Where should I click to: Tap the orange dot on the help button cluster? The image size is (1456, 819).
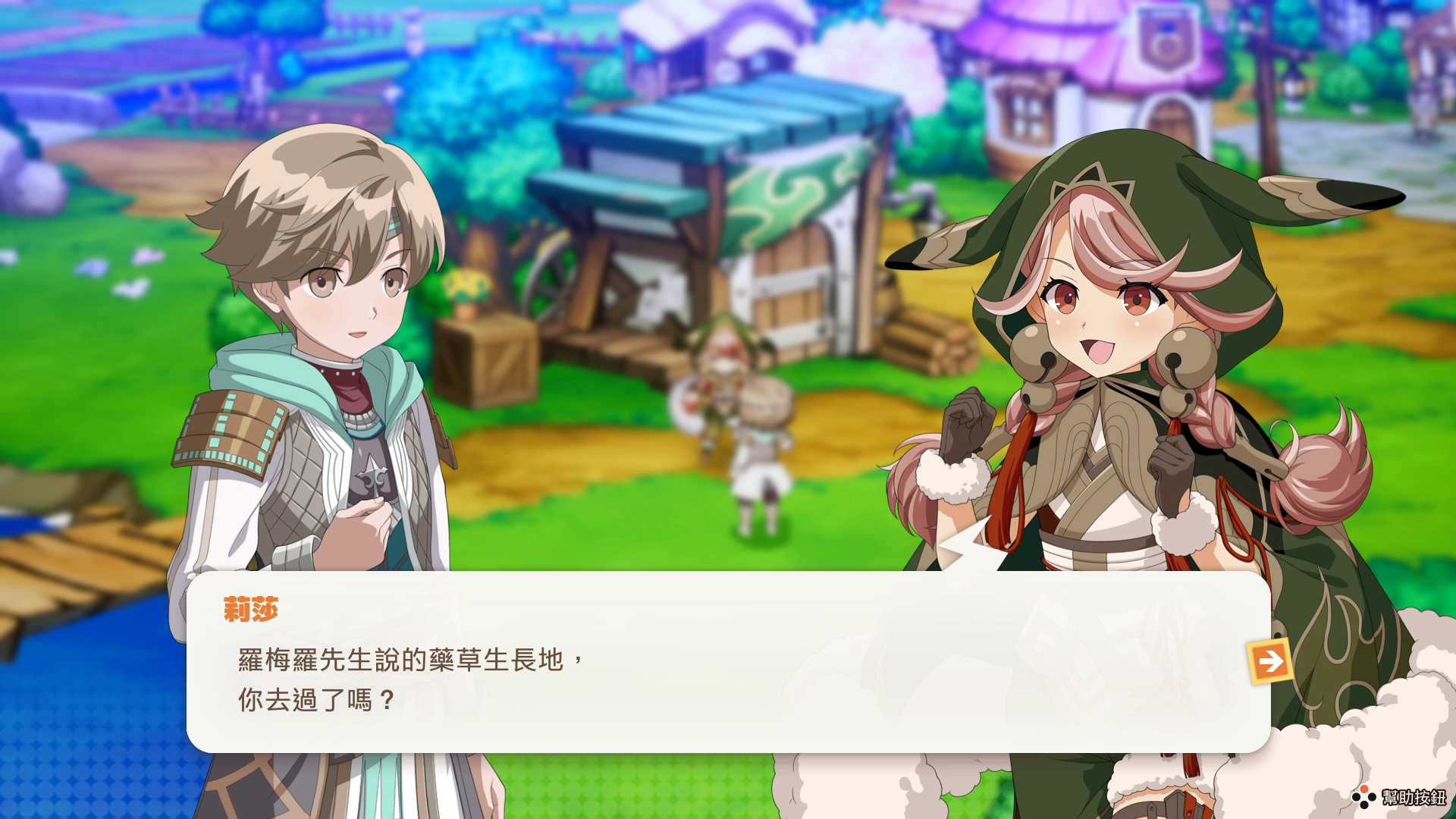click(x=1364, y=789)
